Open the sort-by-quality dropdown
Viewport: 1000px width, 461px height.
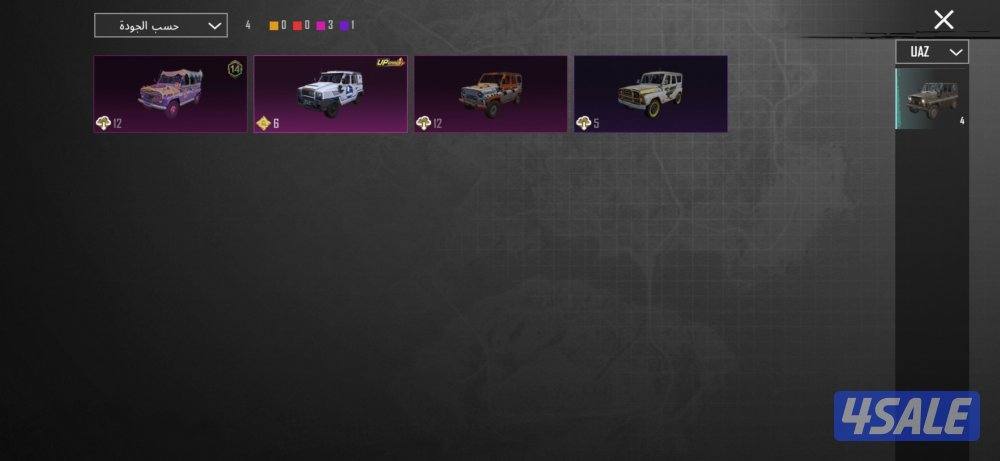coord(160,25)
